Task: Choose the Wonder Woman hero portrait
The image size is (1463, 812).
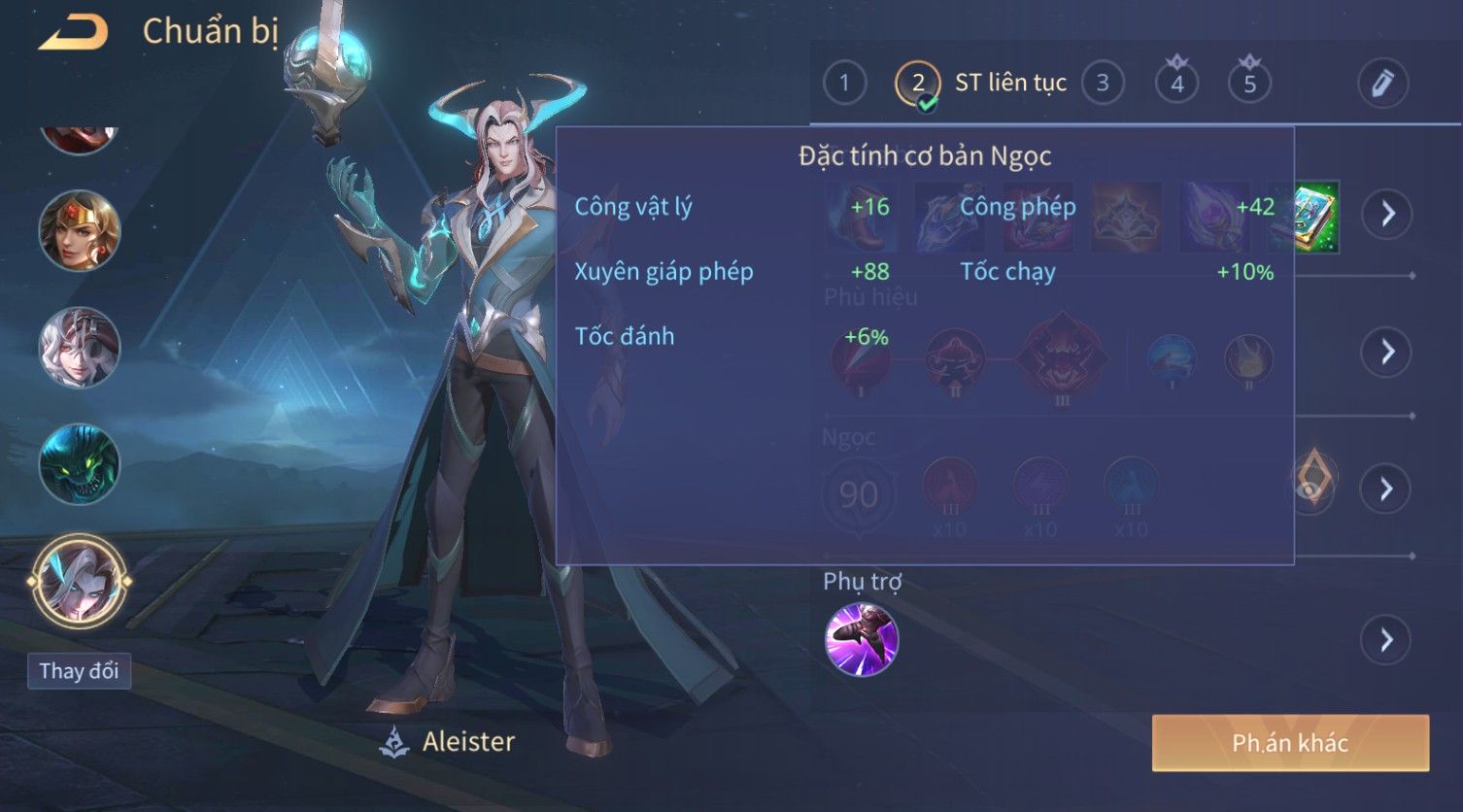Action: tap(80, 230)
